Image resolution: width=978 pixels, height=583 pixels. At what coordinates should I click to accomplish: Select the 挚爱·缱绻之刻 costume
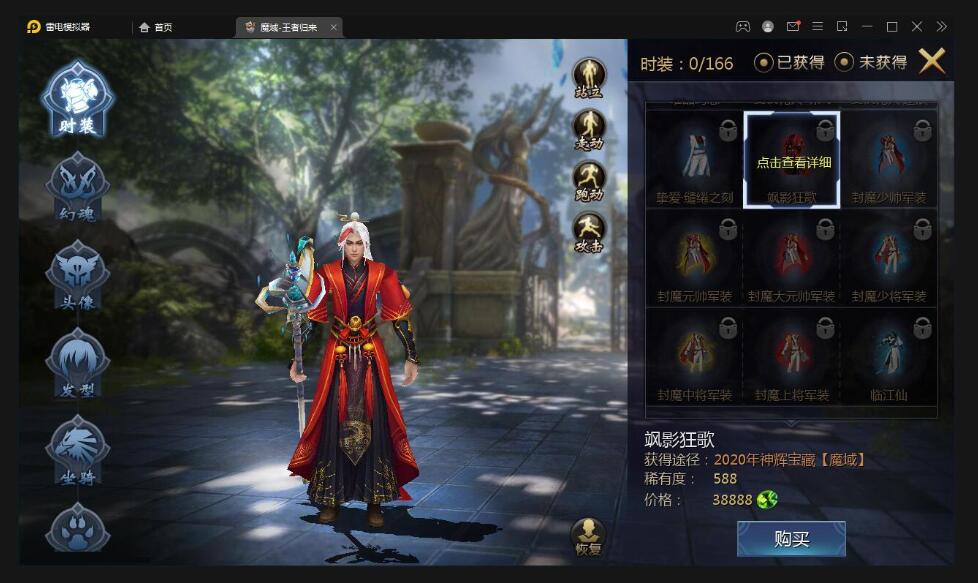tap(695, 159)
